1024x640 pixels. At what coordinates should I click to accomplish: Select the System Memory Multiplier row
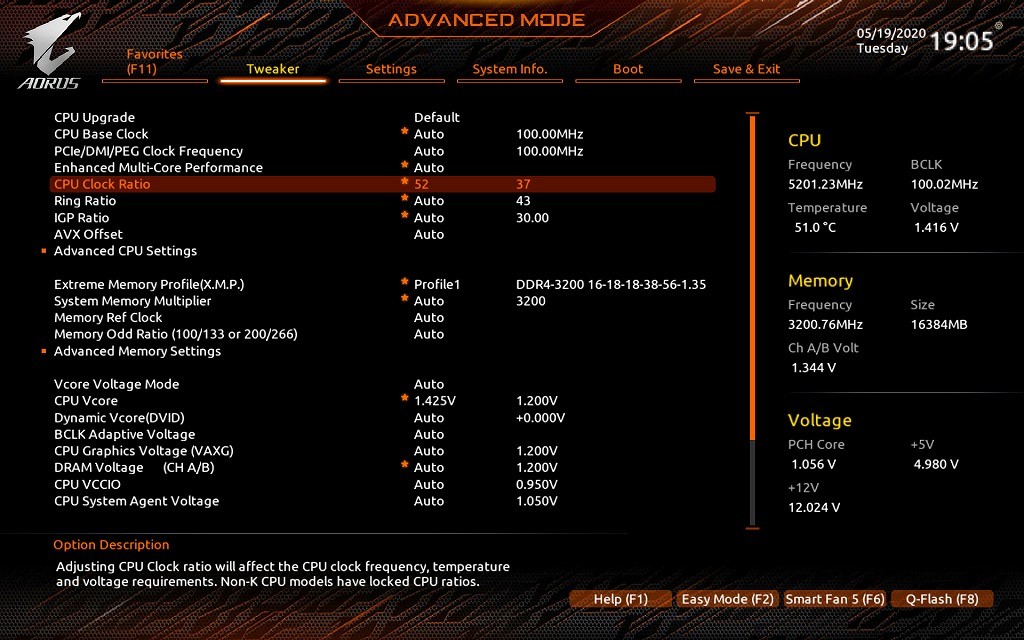coord(133,301)
